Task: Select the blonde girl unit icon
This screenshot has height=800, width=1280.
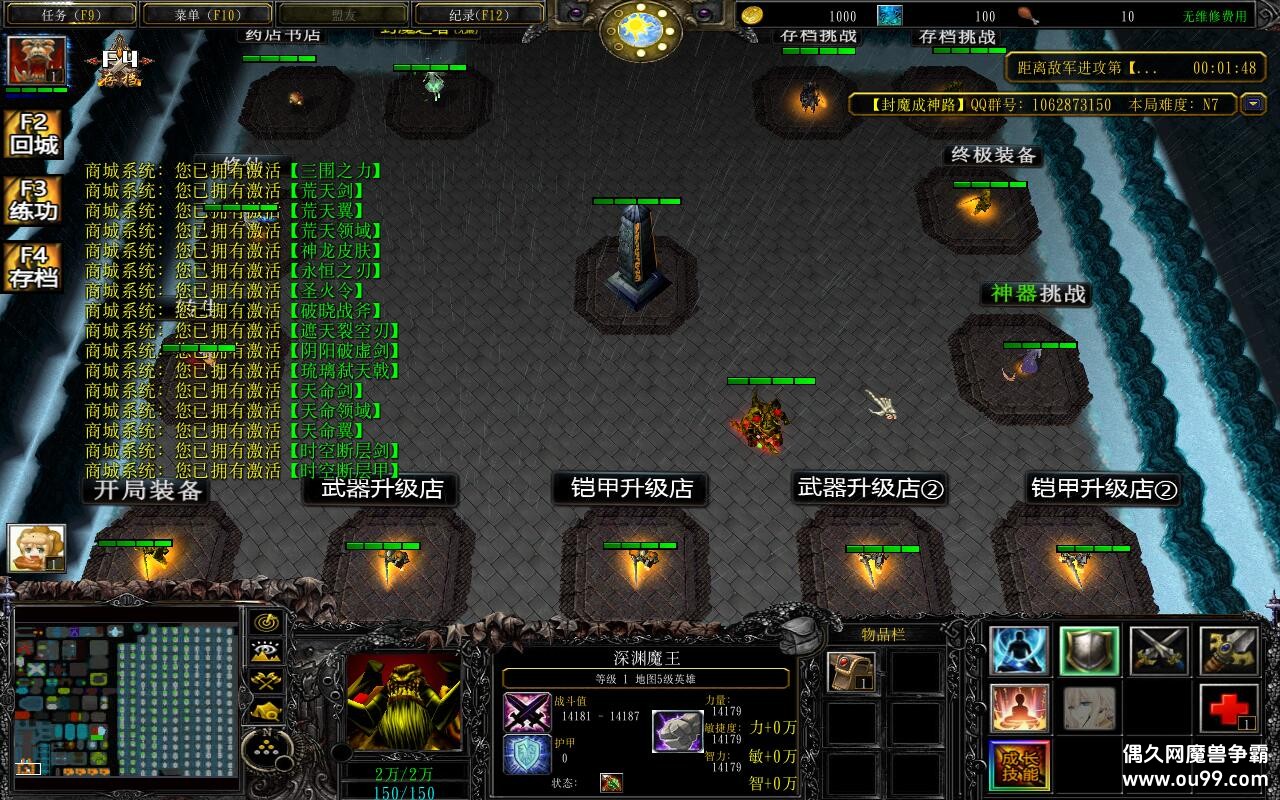Action: click(x=37, y=548)
